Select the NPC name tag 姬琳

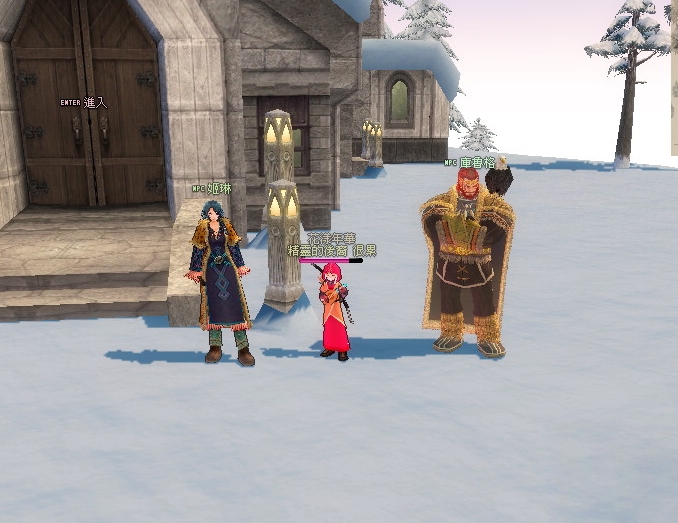(219, 187)
